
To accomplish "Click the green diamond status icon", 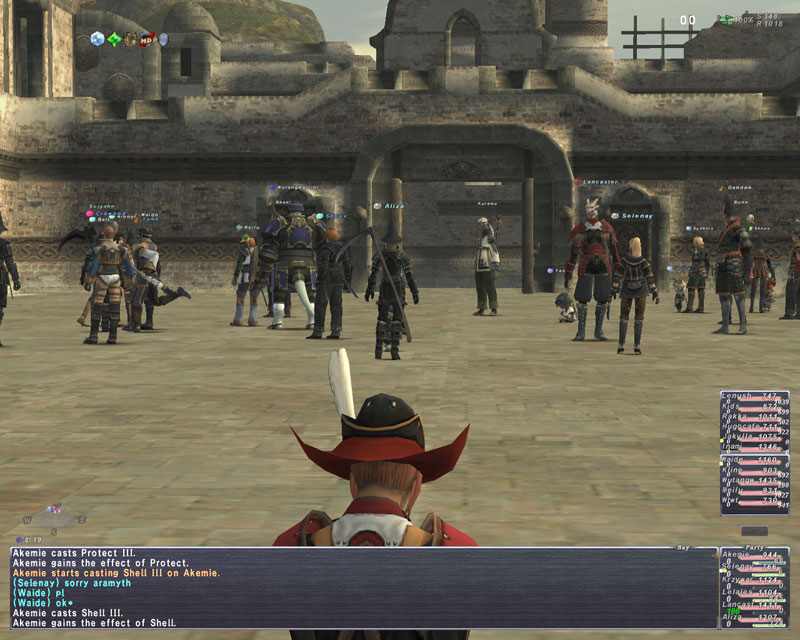I will (114, 39).
